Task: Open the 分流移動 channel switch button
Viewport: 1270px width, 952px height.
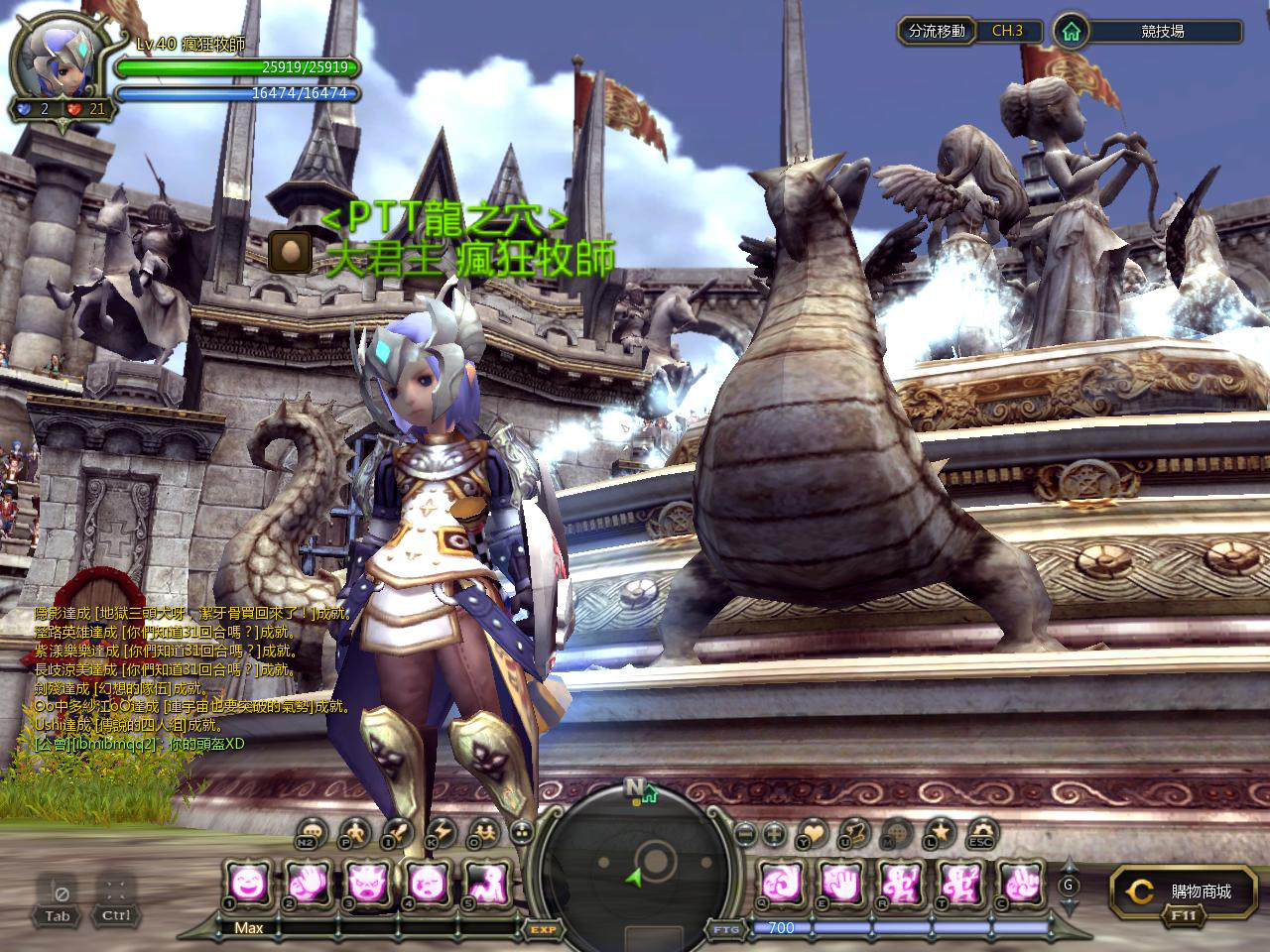Action: tap(937, 31)
